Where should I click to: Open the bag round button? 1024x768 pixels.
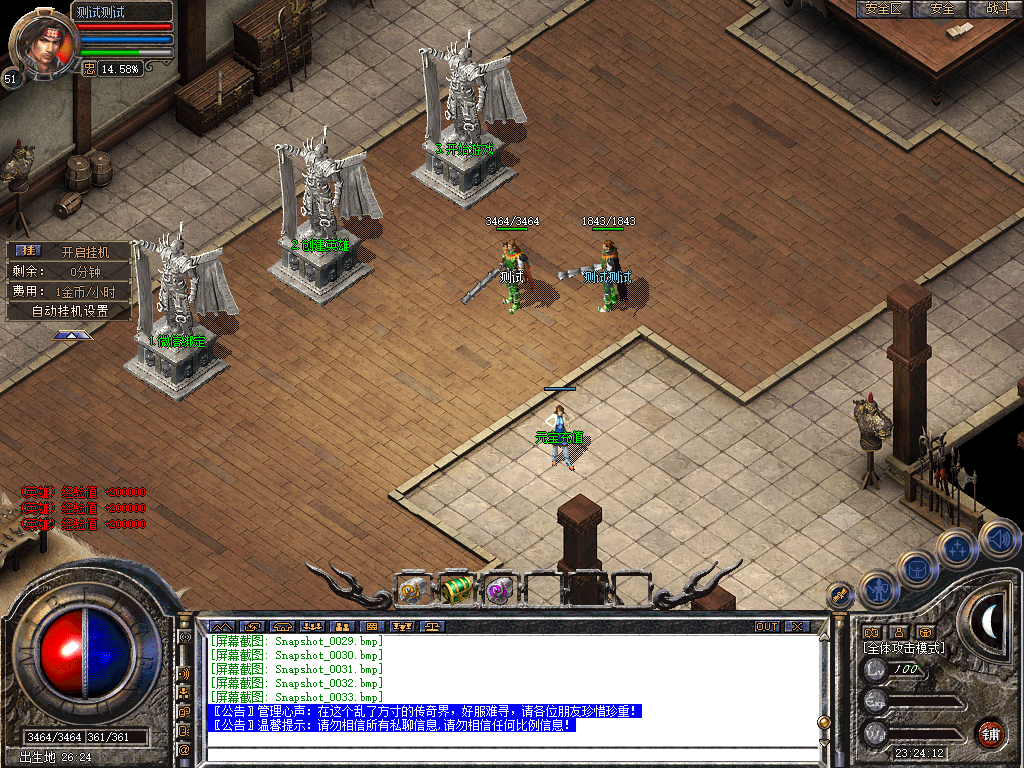coord(916,569)
